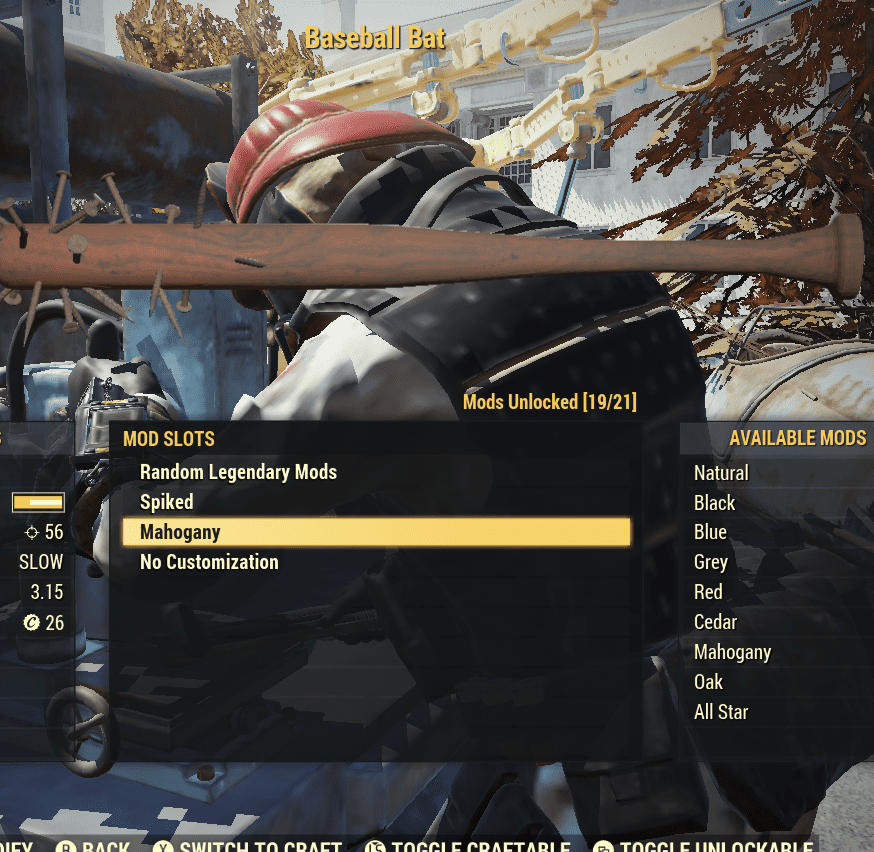Screen dimensions: 874x852
Task: Select the Cedar wood mod
Action: coord(715,622)
